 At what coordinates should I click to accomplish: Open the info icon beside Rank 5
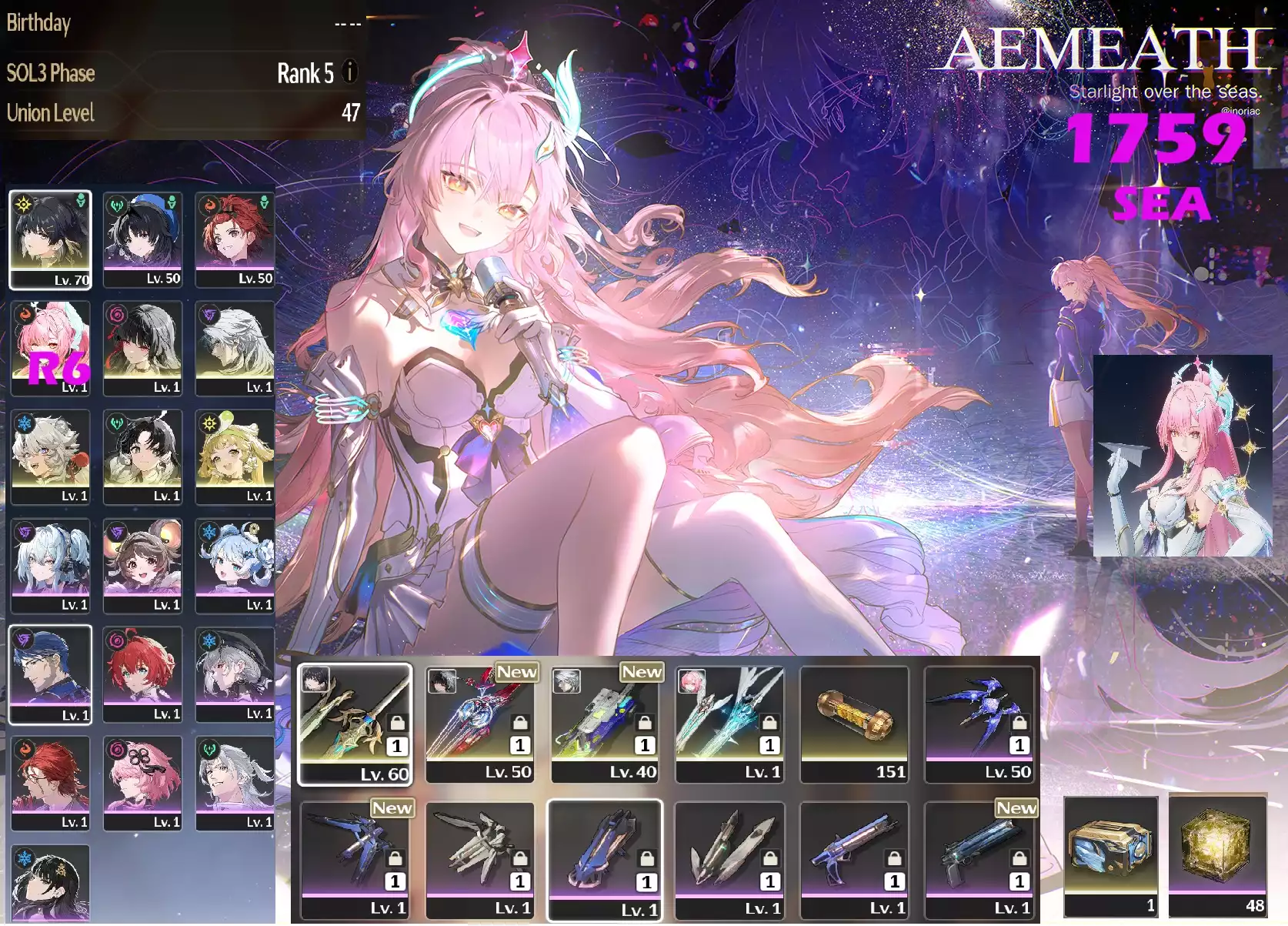350,72
